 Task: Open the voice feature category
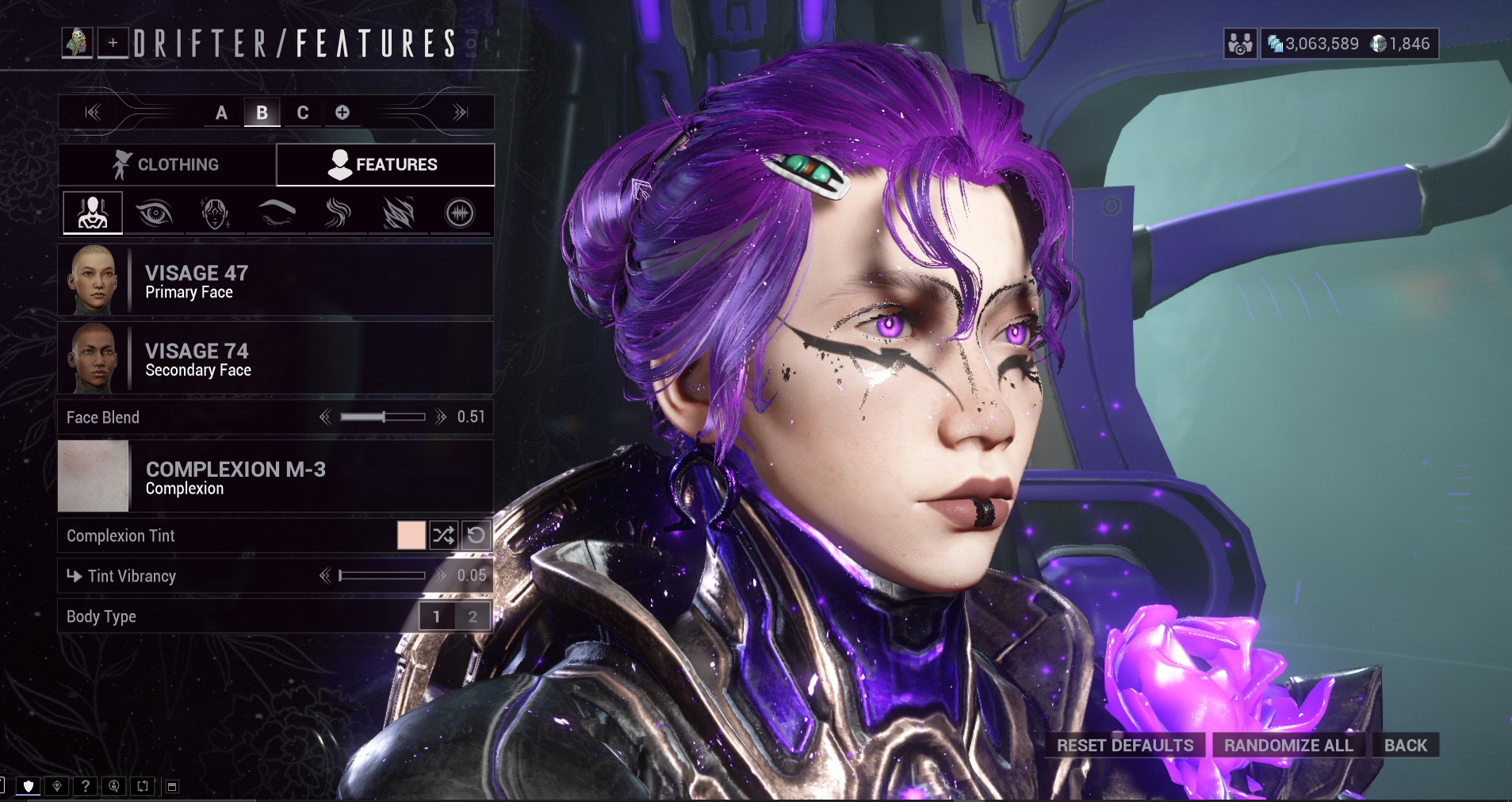(x=460, y=213)
